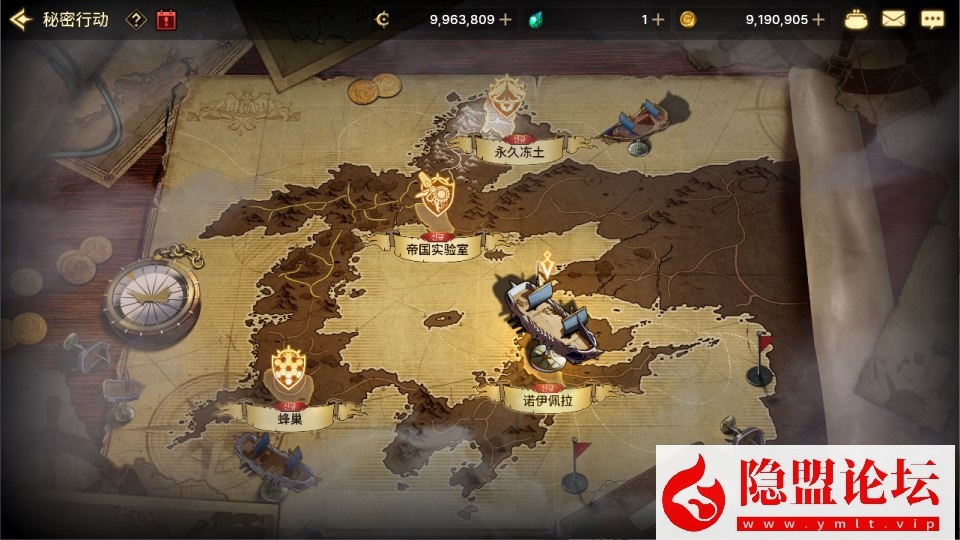Add more green gems

pyautogui.click(x=658, y=19)
